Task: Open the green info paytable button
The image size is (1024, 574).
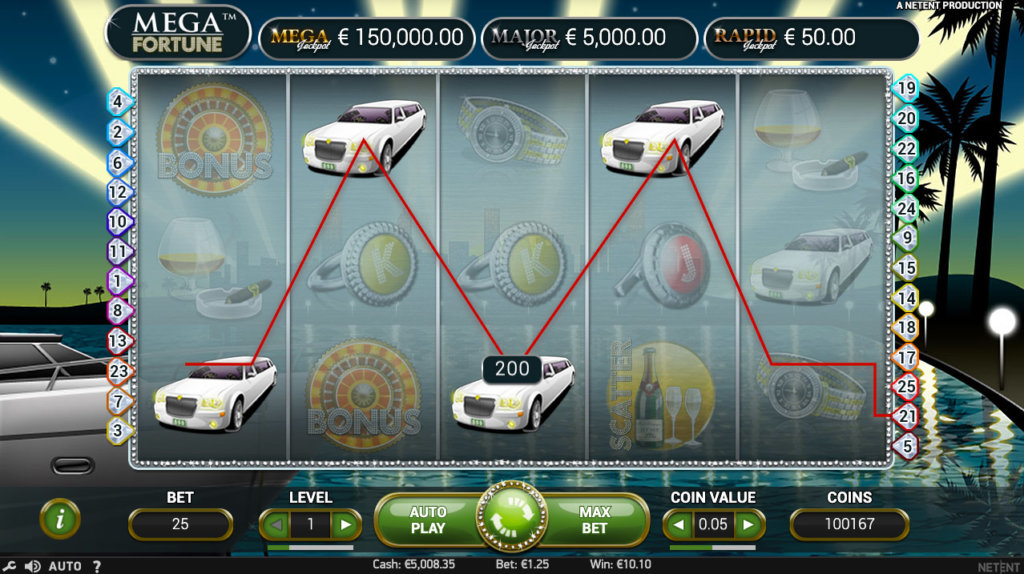Action: point(60,519)
